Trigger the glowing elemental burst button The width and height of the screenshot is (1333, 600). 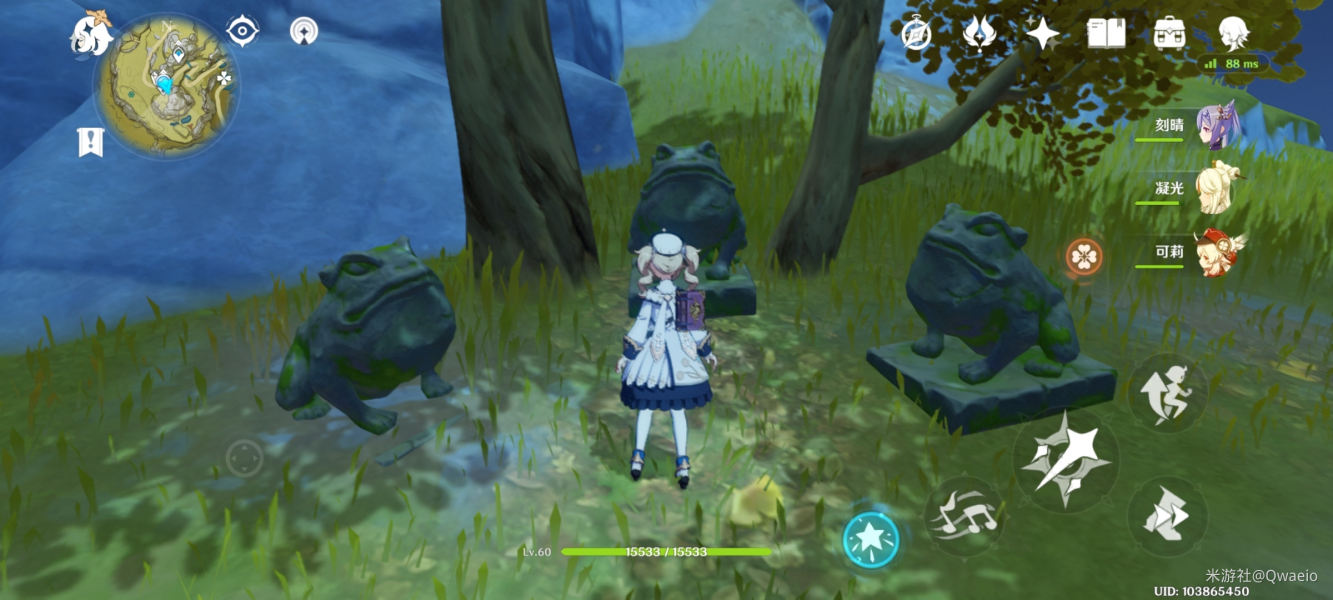(x=870, y=540)
